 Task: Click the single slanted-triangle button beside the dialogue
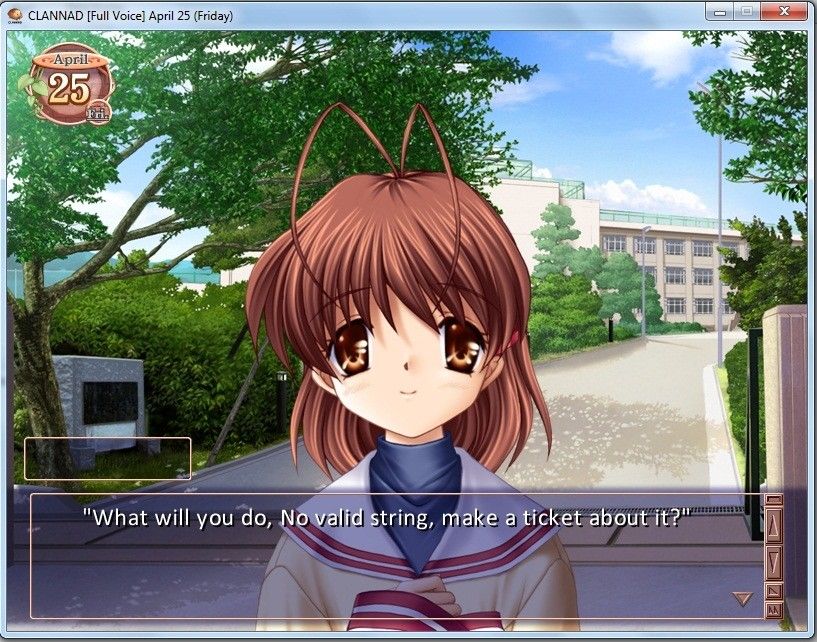(x=773, y=590)
